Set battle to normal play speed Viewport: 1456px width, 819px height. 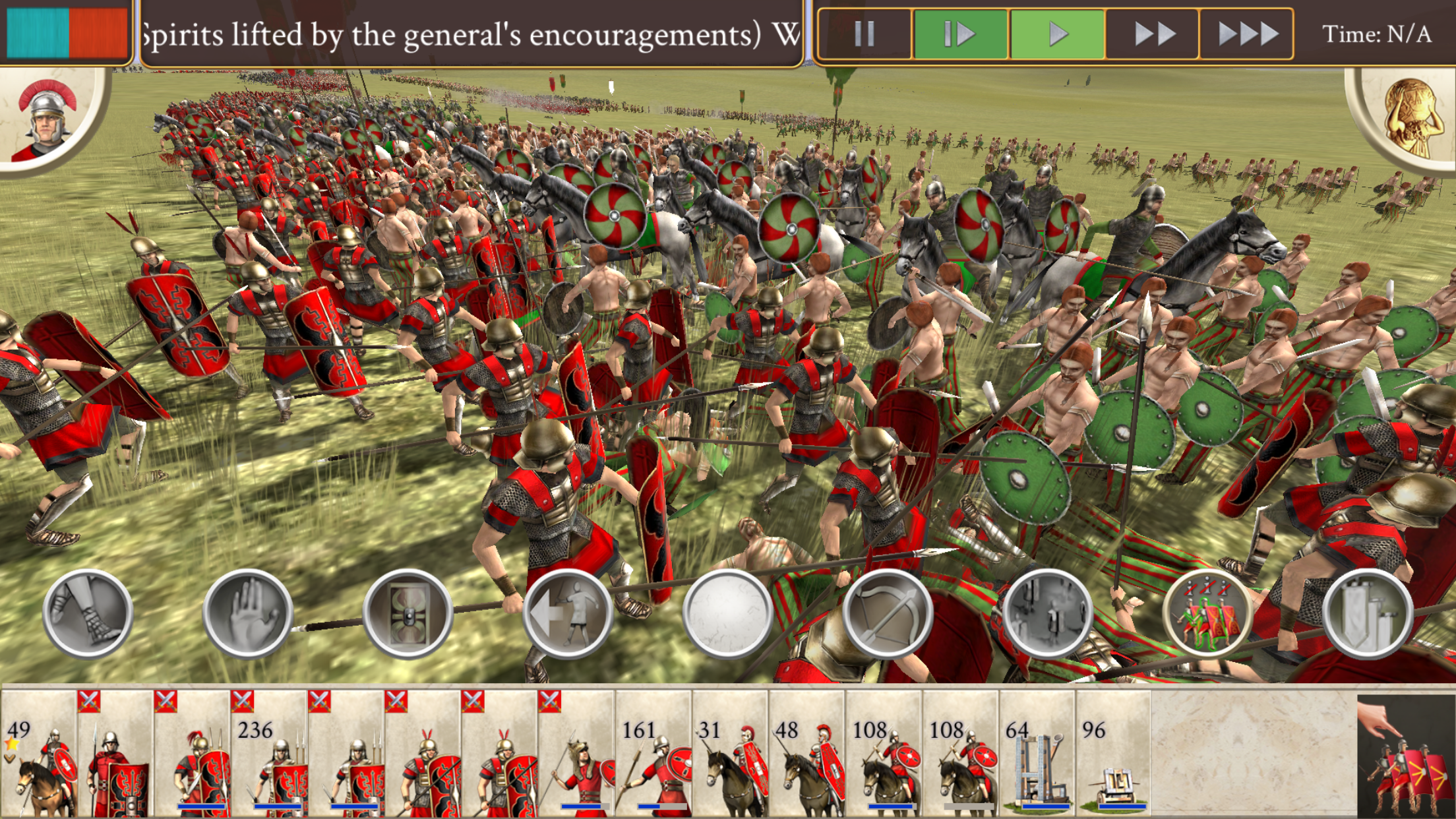(x=1057, y=34)
